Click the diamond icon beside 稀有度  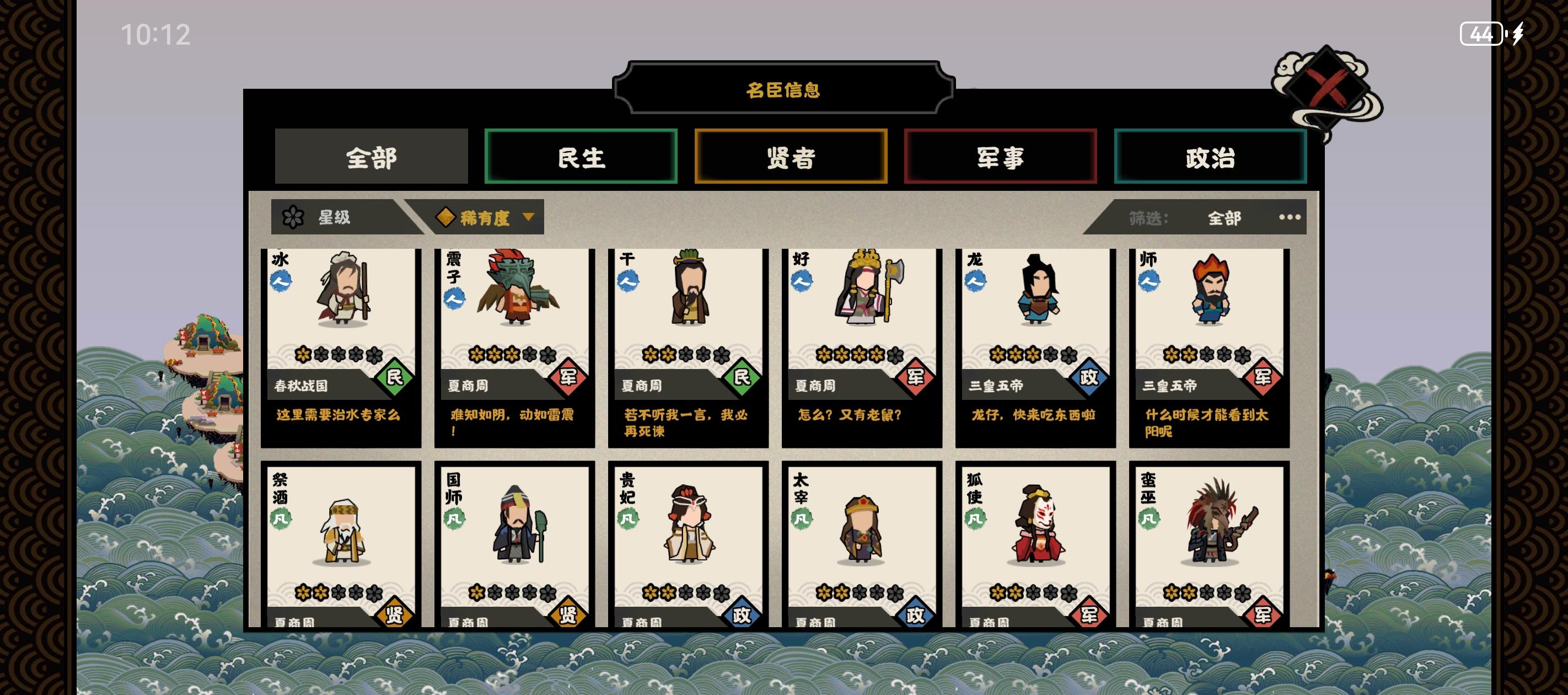coord(446,216)
